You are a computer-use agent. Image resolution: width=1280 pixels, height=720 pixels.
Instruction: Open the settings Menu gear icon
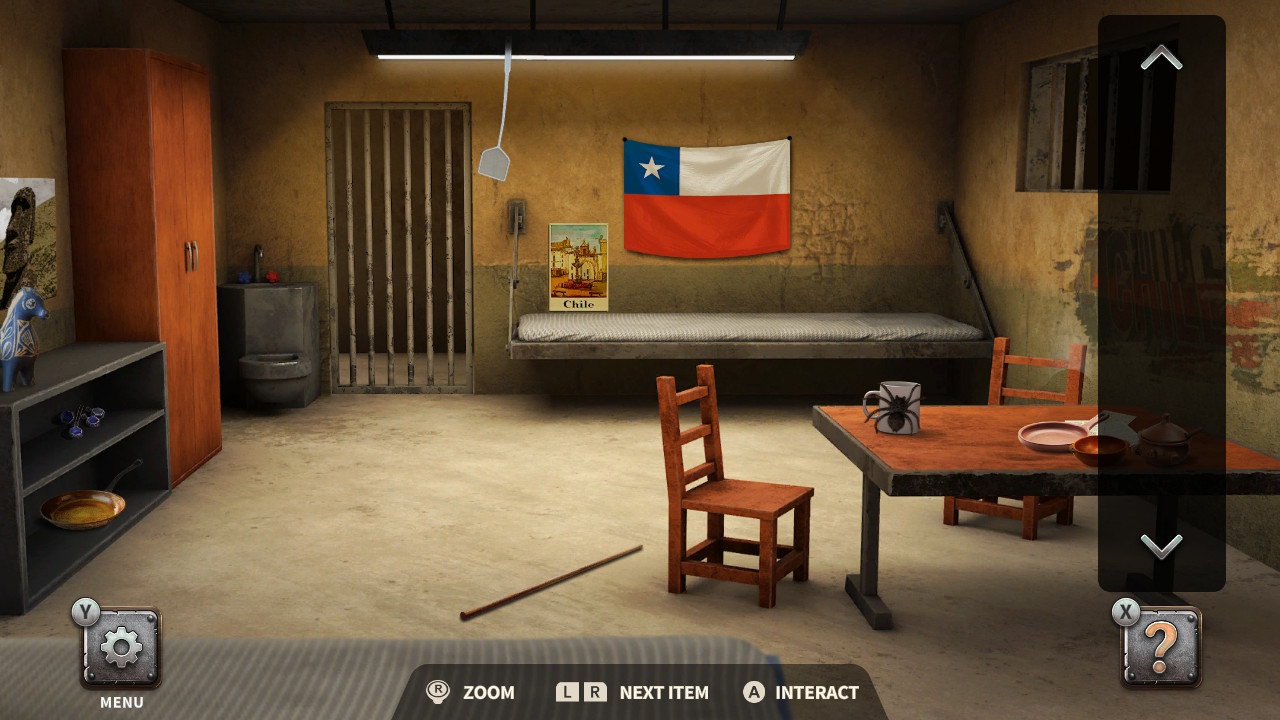pos(120,645)
